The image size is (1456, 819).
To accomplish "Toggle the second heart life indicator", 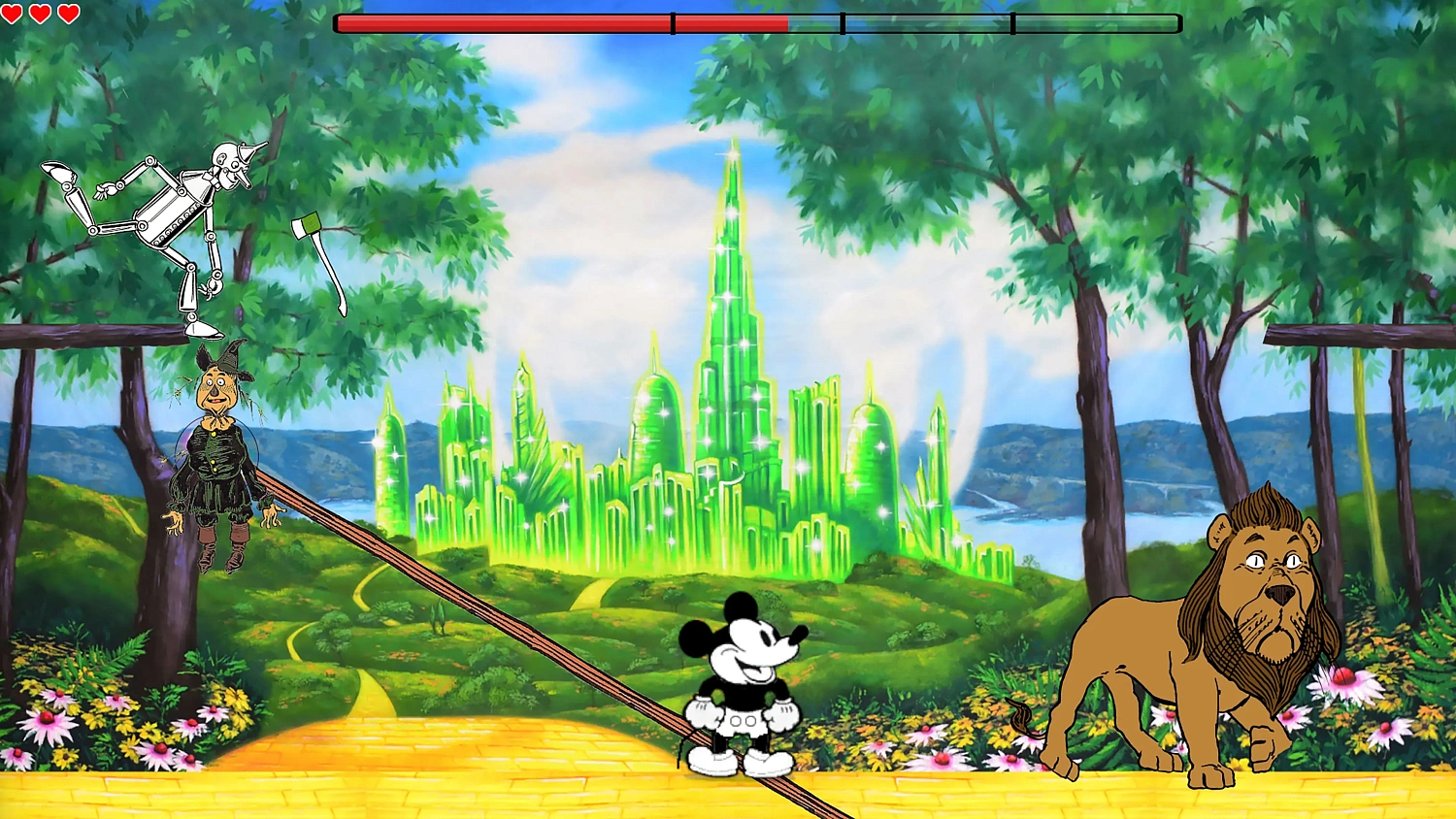I will point(40,15).
